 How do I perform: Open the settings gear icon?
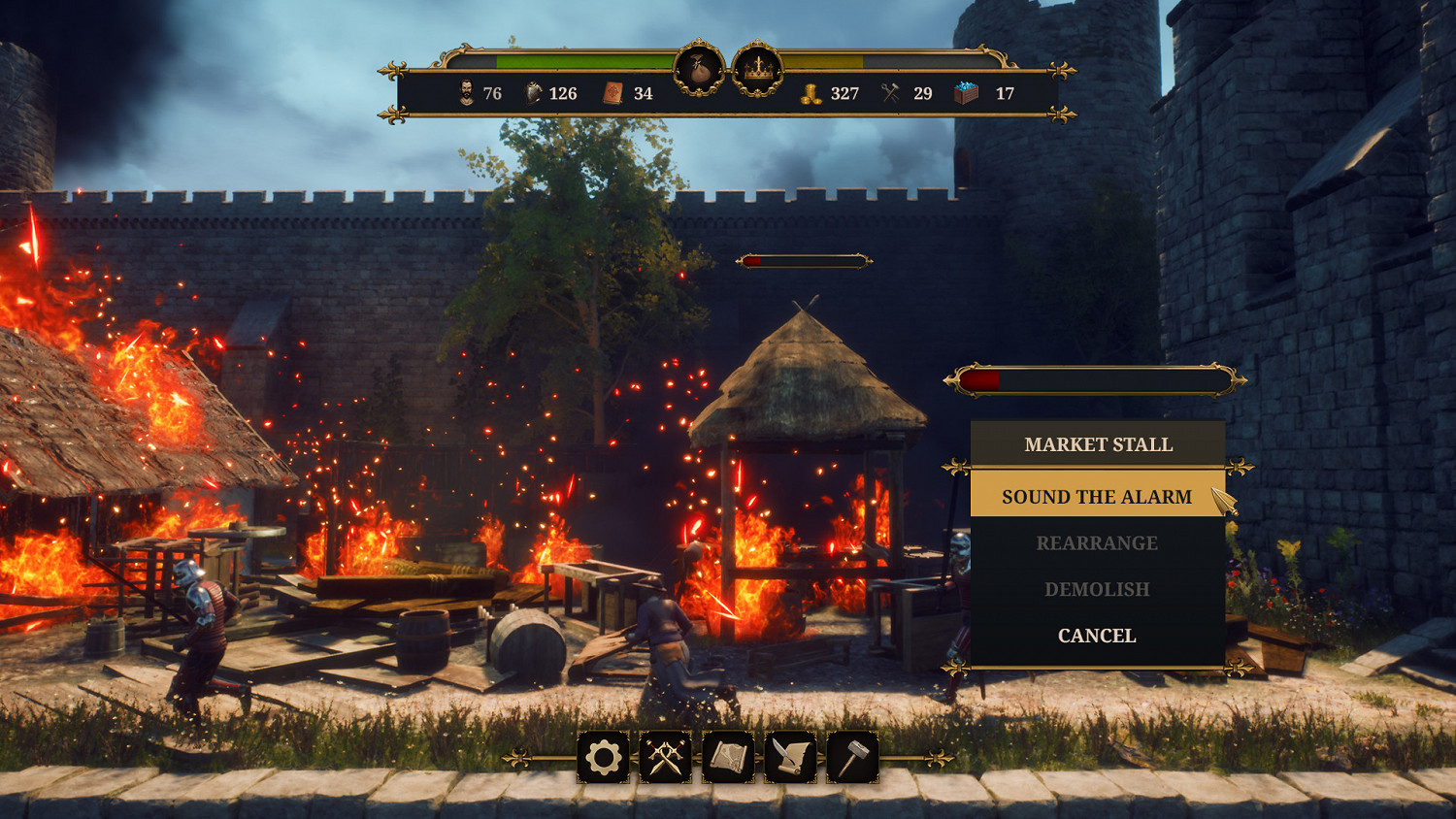tap(602, 760)
